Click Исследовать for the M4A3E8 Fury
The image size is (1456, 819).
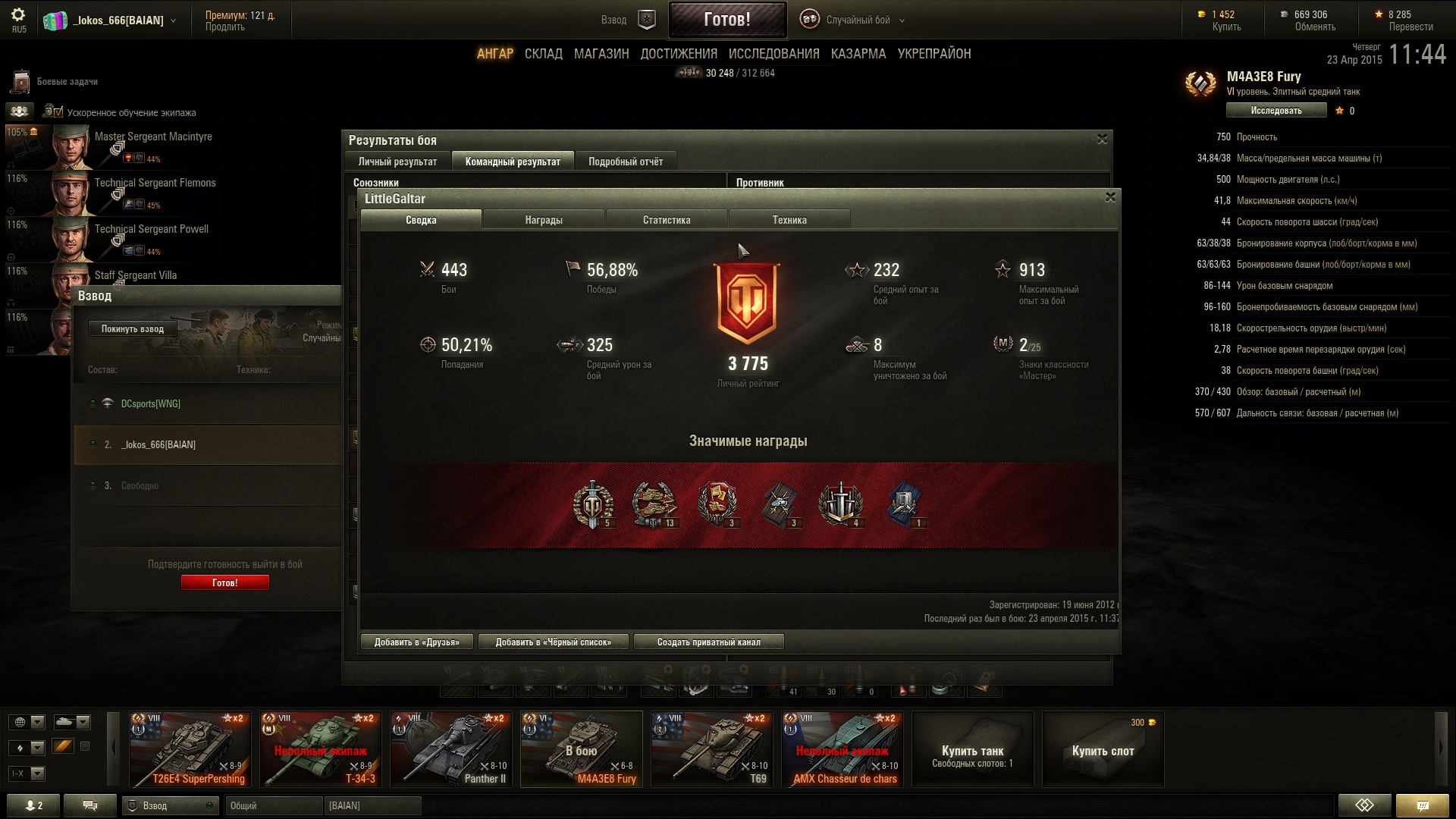pyautogui.click(x=1276, y=111)
